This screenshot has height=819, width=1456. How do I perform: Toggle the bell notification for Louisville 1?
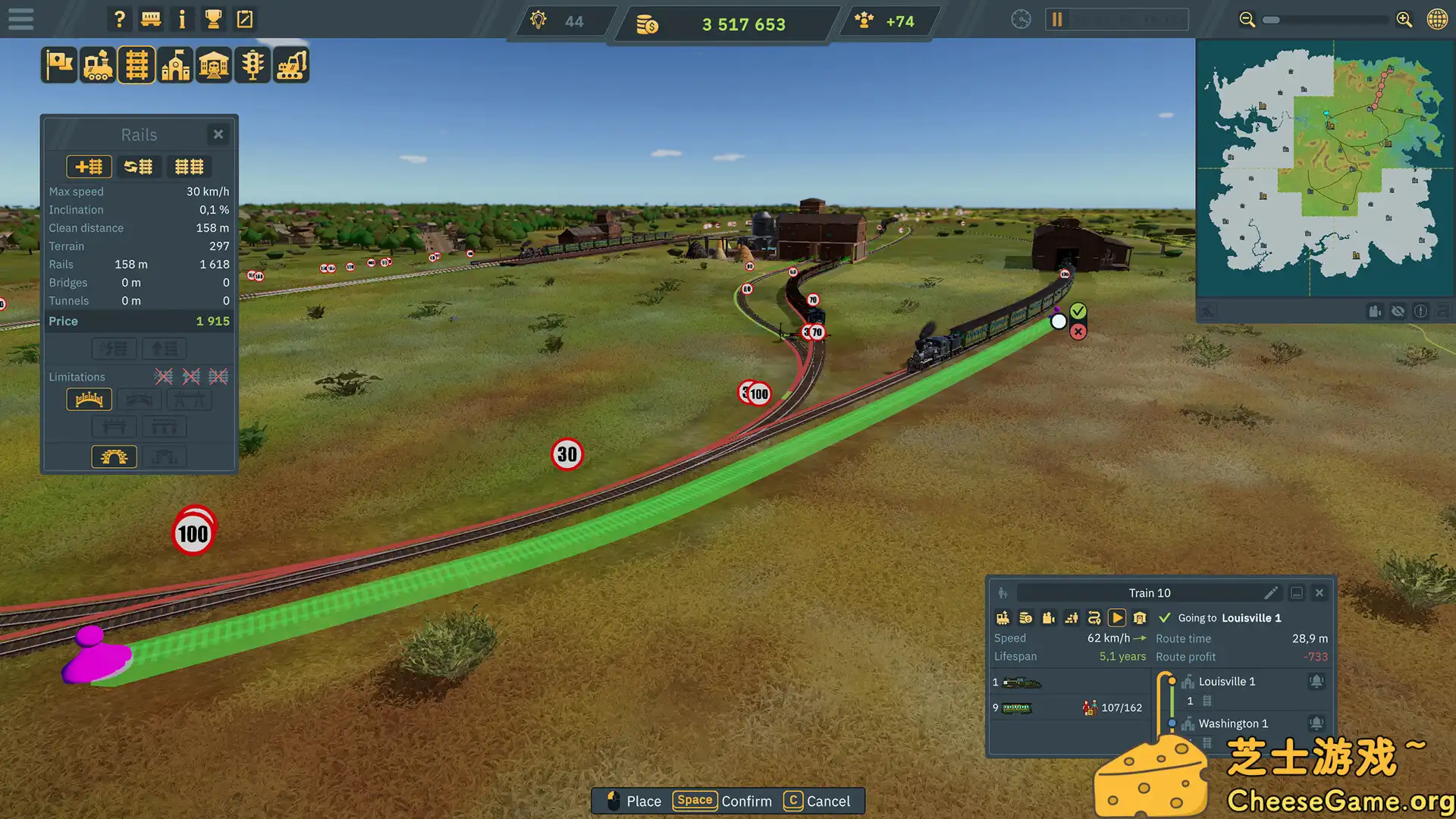1317,681
